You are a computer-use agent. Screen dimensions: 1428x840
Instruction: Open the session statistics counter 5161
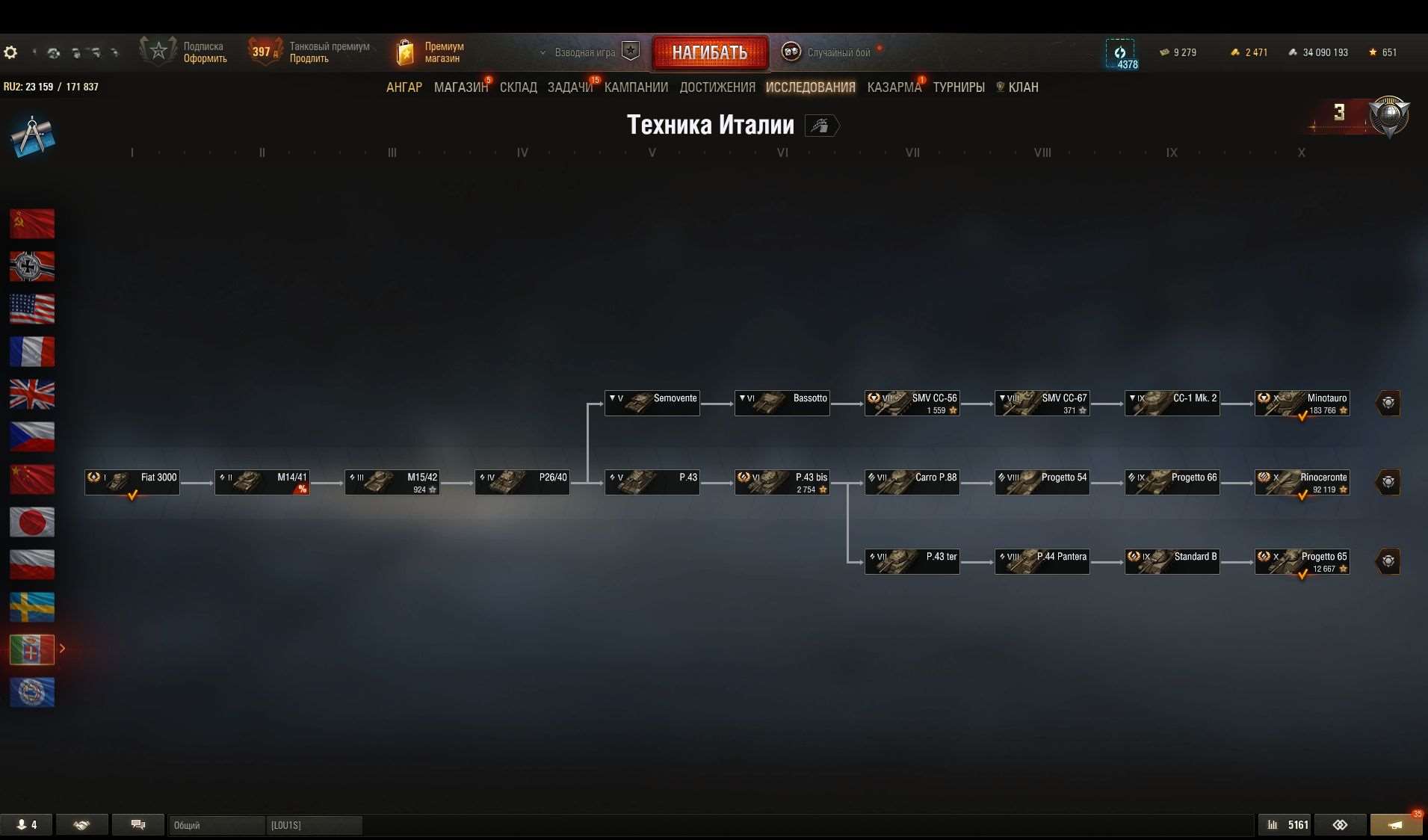coord(1288,824)
